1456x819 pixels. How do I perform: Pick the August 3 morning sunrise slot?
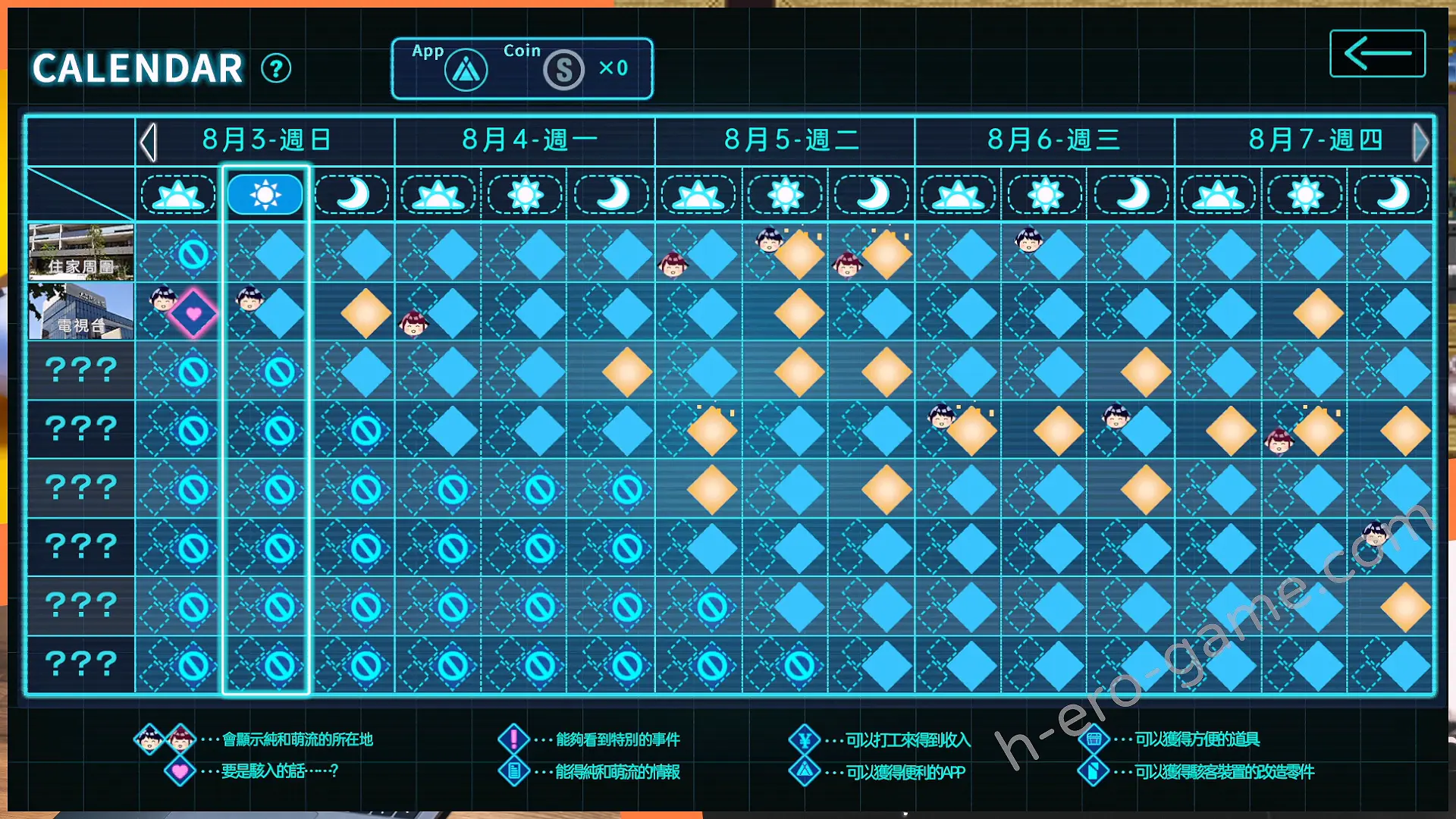[178, 195]
